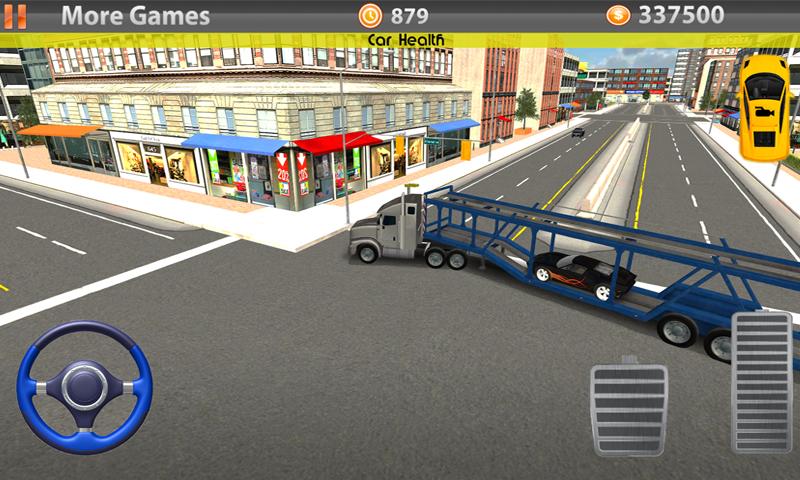Tap the blue steering wheel control

tap(85, 387)
